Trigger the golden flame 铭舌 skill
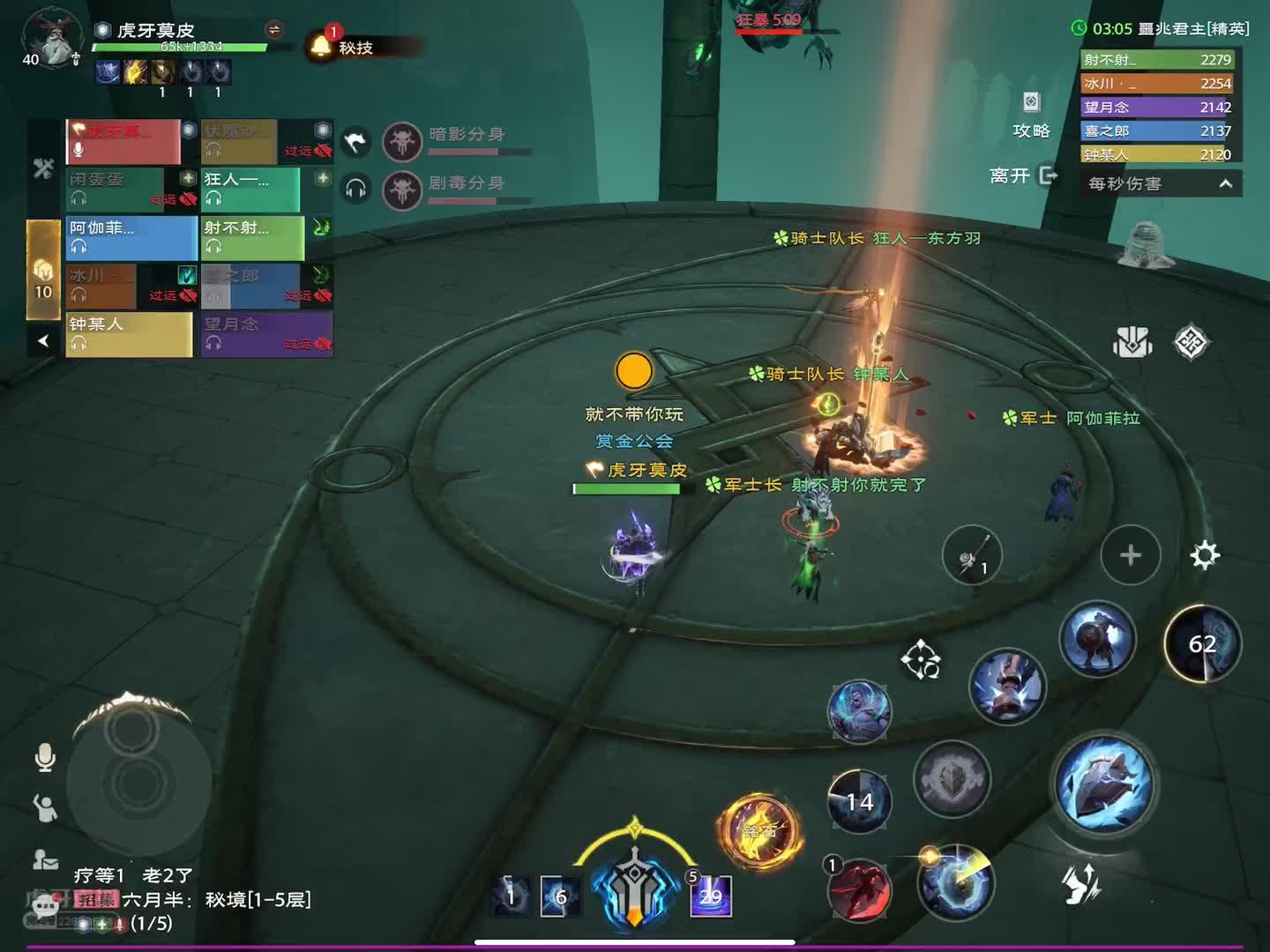 pos(758,830)
